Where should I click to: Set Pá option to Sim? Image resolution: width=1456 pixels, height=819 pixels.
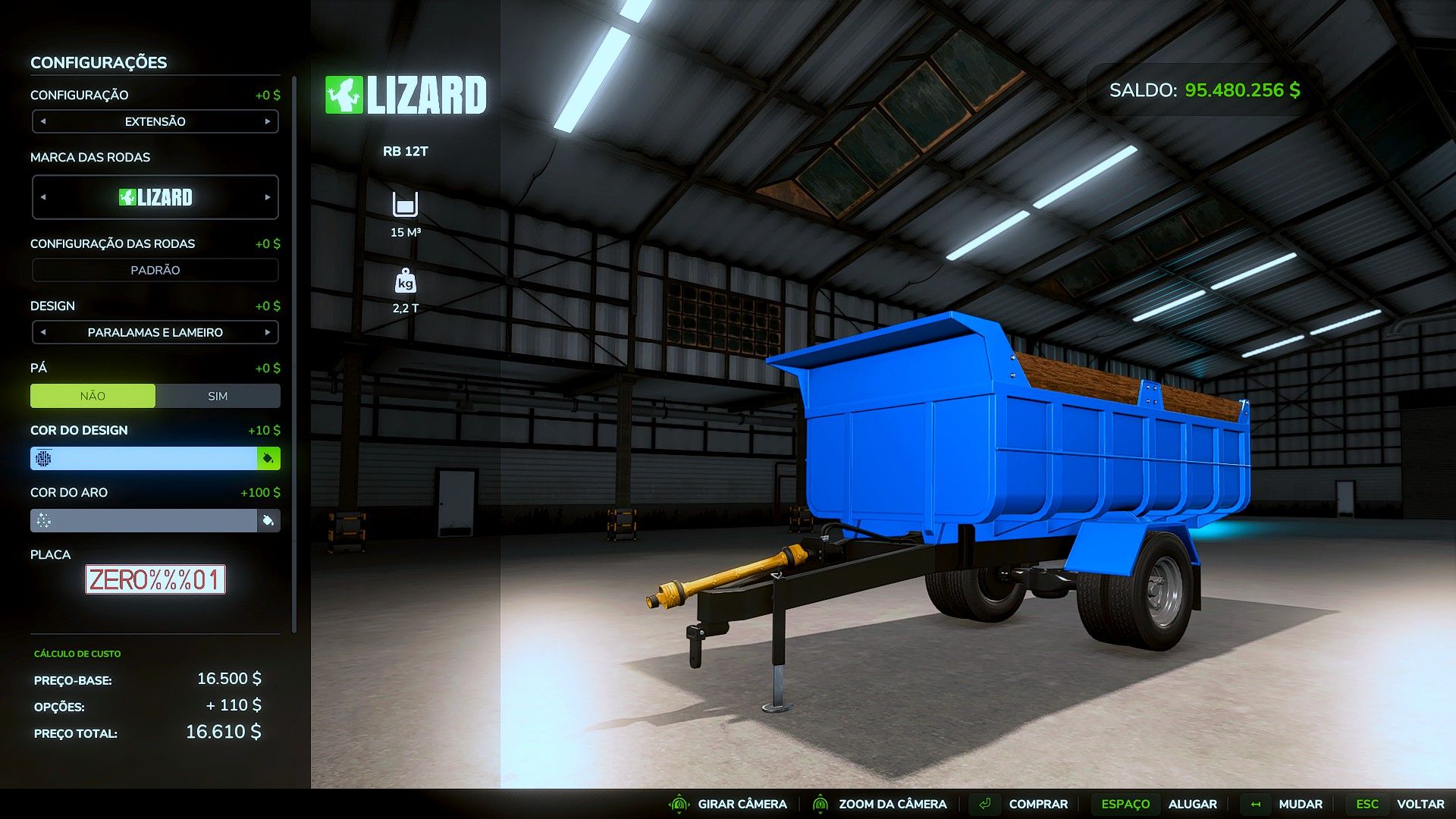218,396
